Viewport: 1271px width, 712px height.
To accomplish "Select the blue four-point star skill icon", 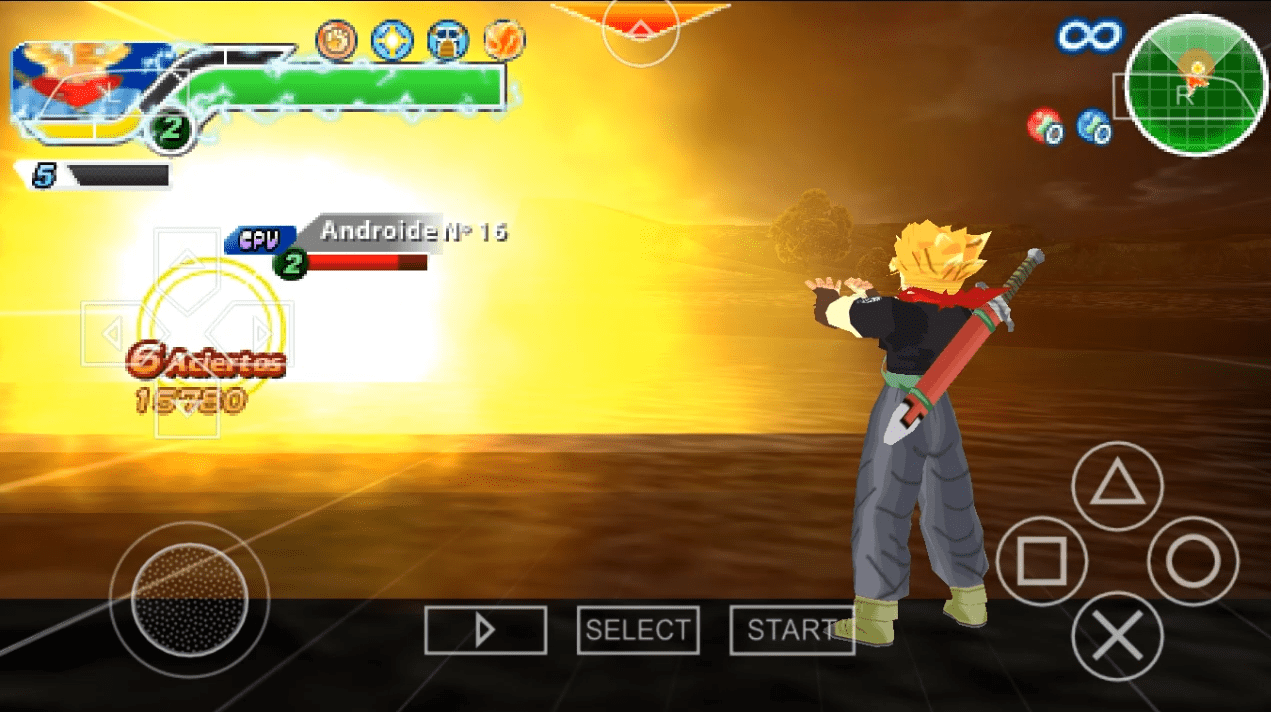I will tap(392, 41).
